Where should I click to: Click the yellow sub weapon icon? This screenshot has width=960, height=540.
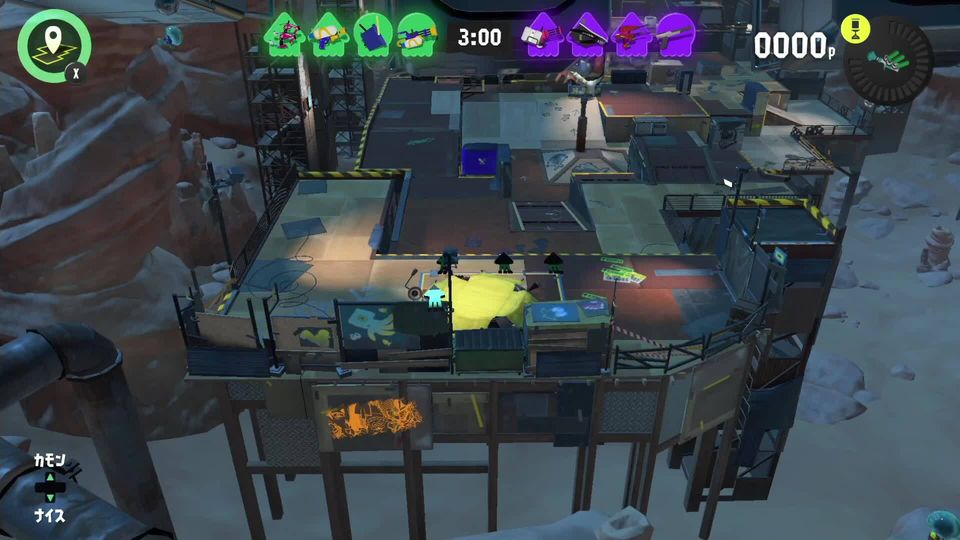pos(856,29)
